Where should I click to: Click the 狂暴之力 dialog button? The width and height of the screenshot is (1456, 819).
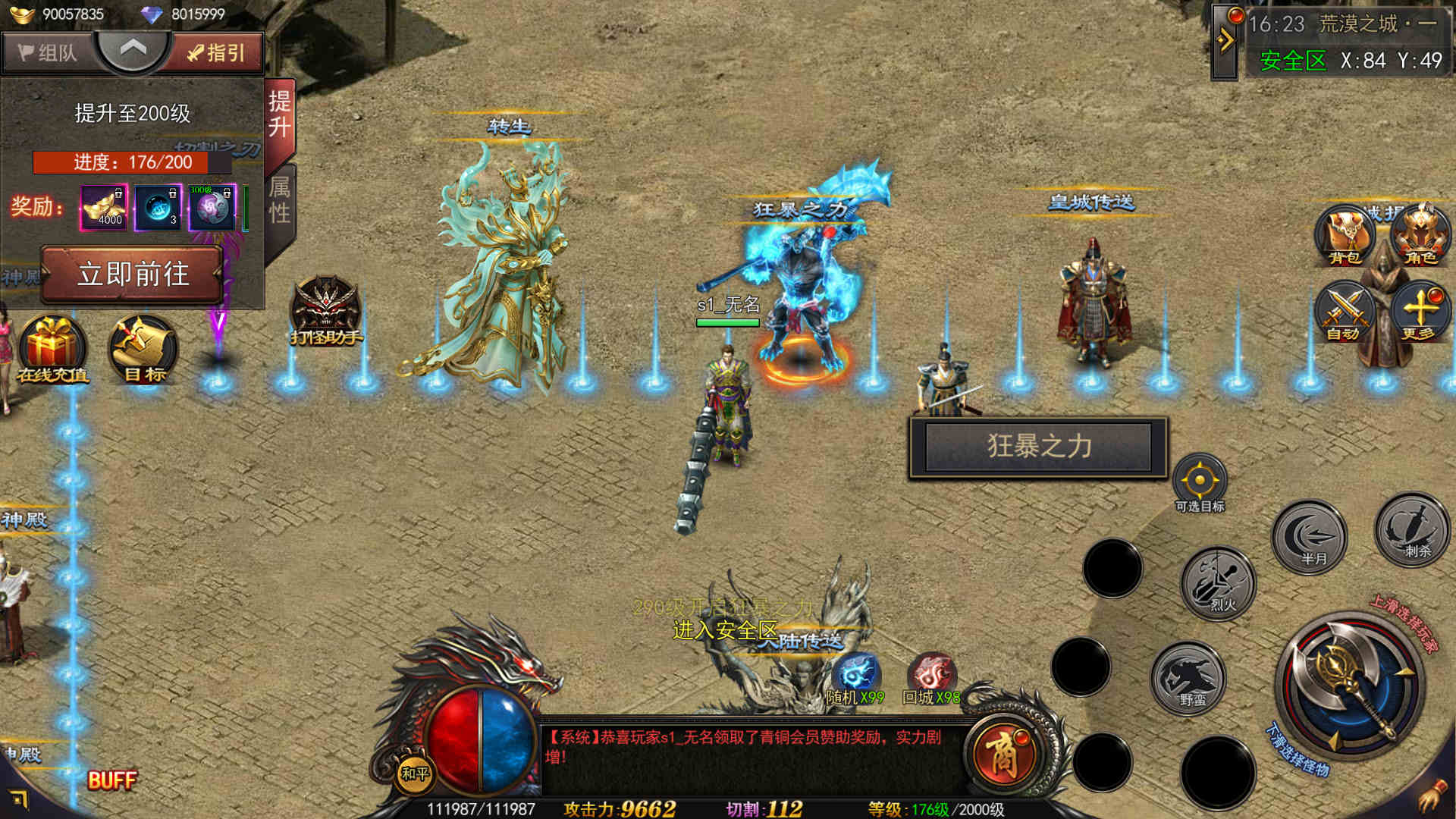[1038, 447]
